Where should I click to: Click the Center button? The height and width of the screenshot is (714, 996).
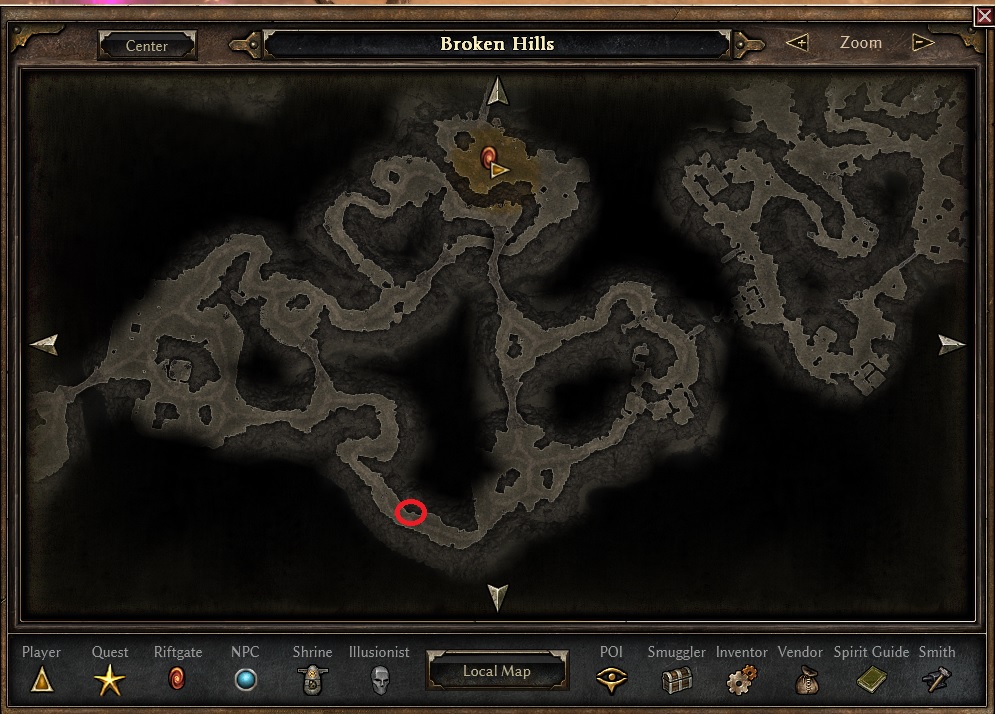pos(147,45)
